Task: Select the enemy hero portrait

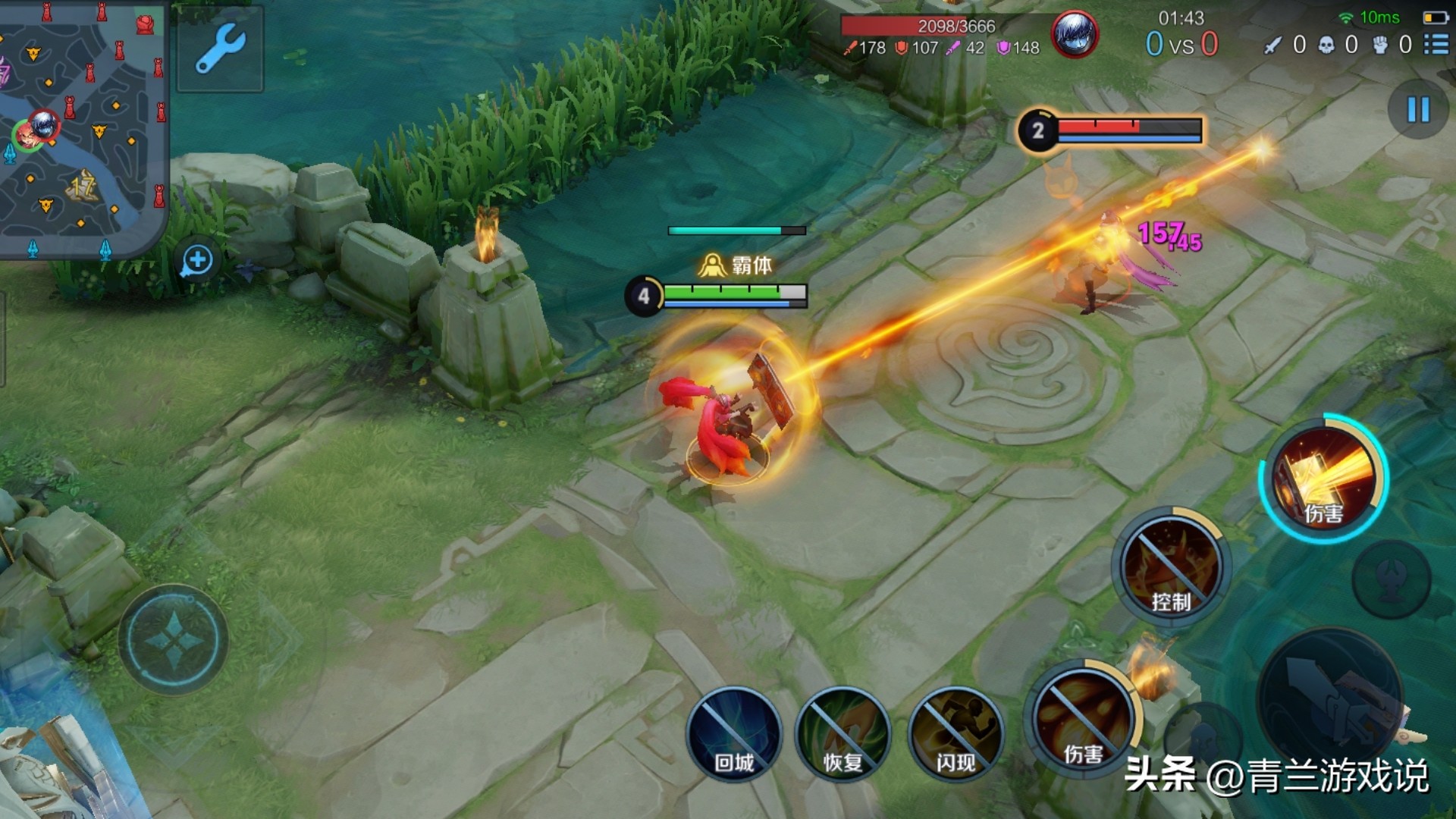Action: tap(1074, 35)
